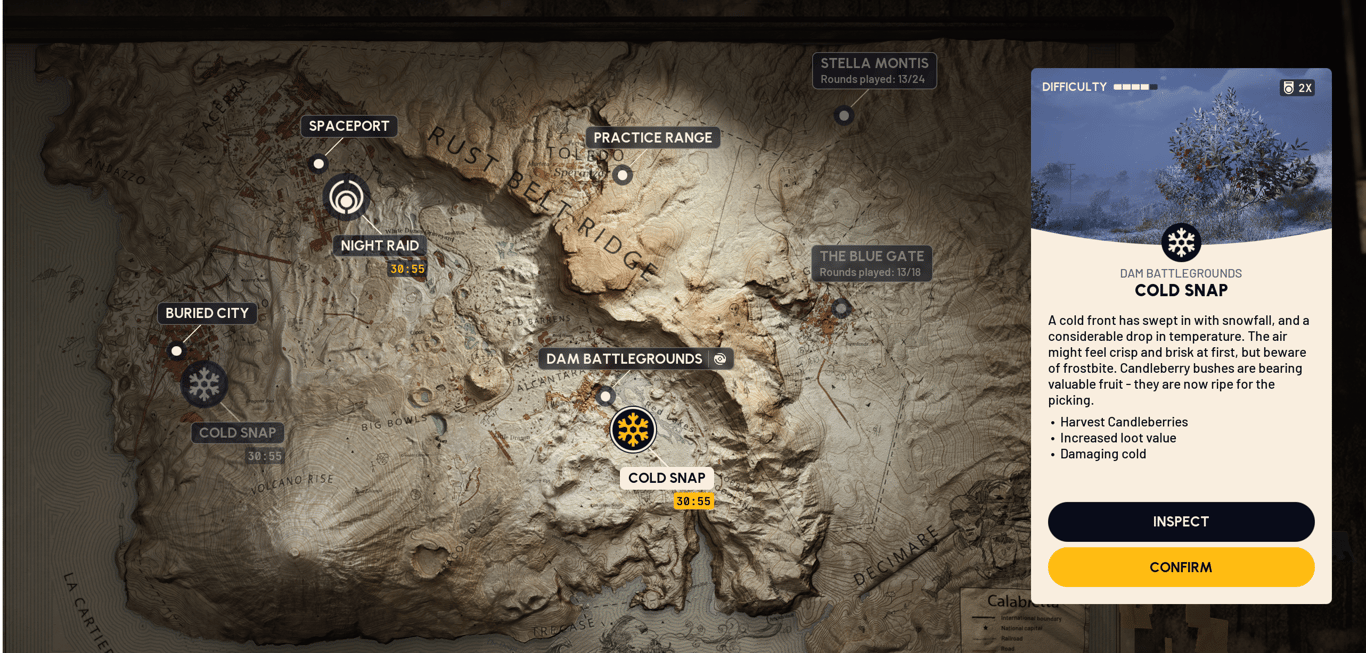Select the Night Raid condition label
Image resolution: width=1366 pixels, height=653 pixels.
click(379, 246)
